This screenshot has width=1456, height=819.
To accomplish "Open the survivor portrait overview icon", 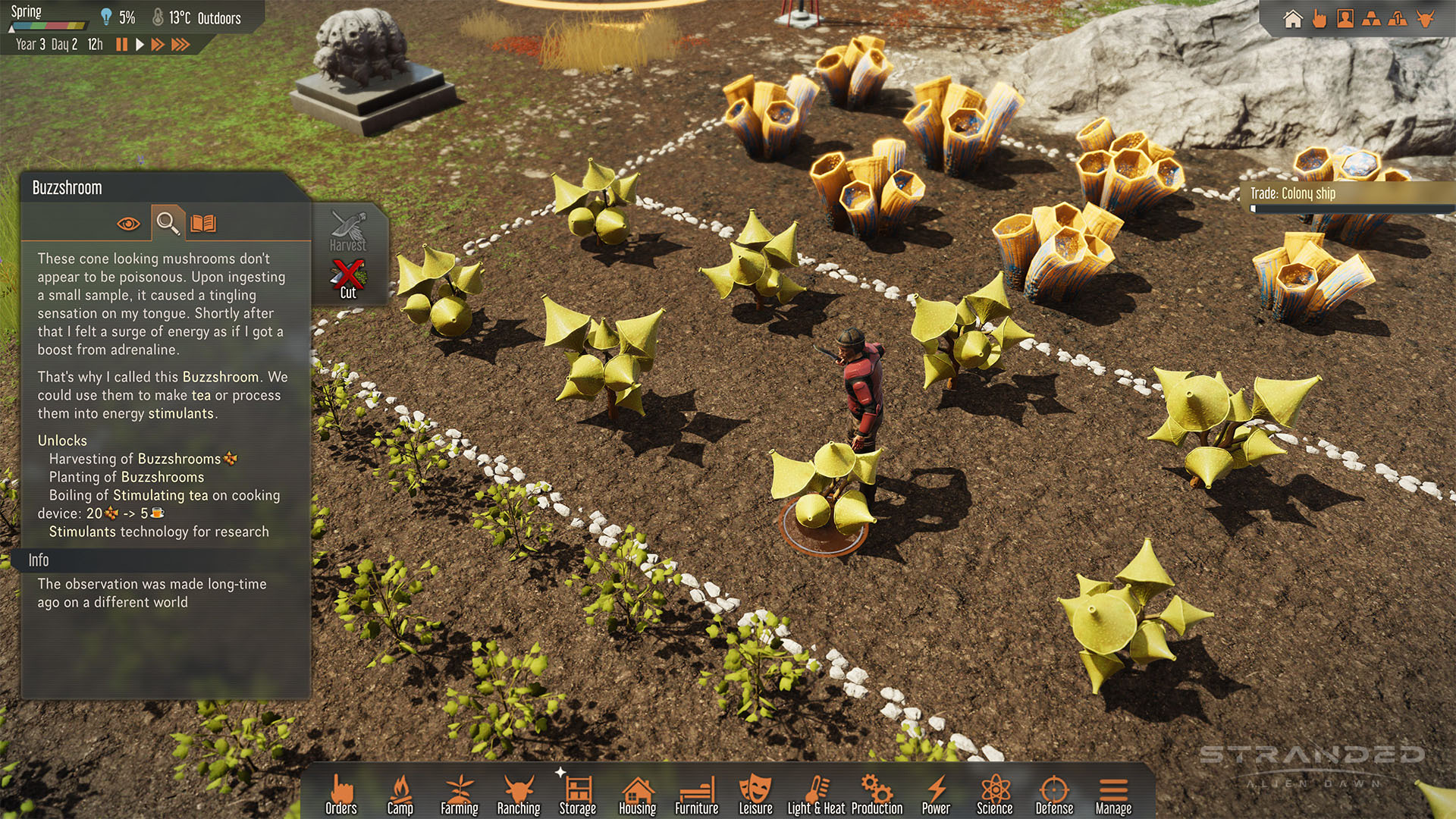I will 1345,18.
